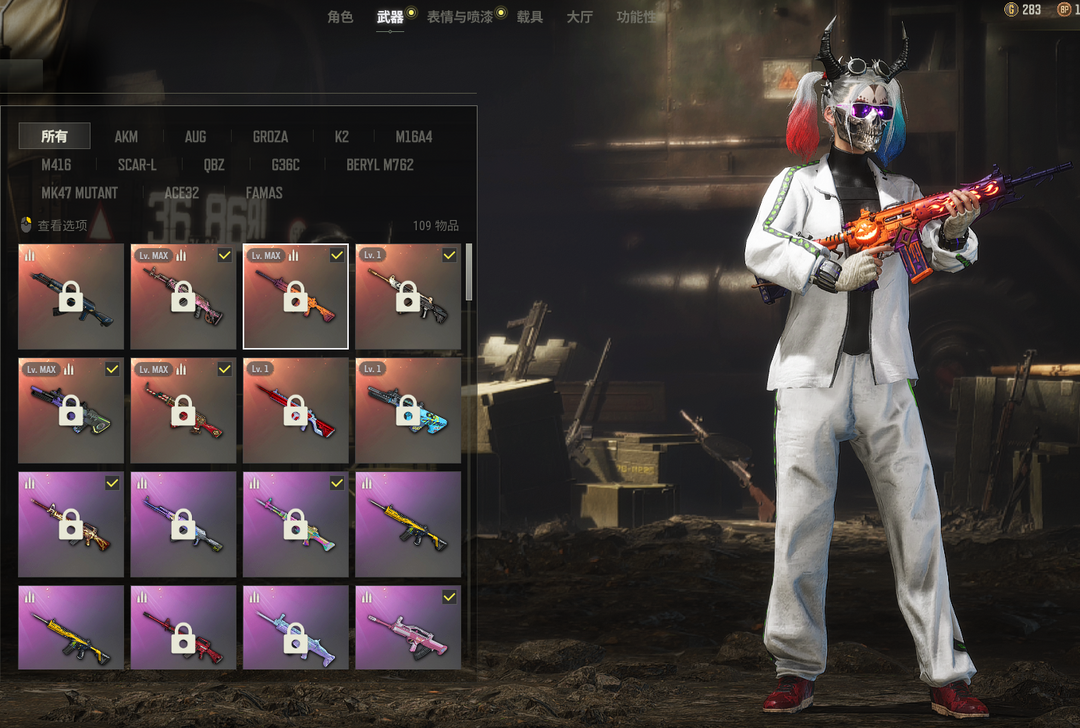
Task: Open the 载具 vehicle tab
Action: coord(530,17)
